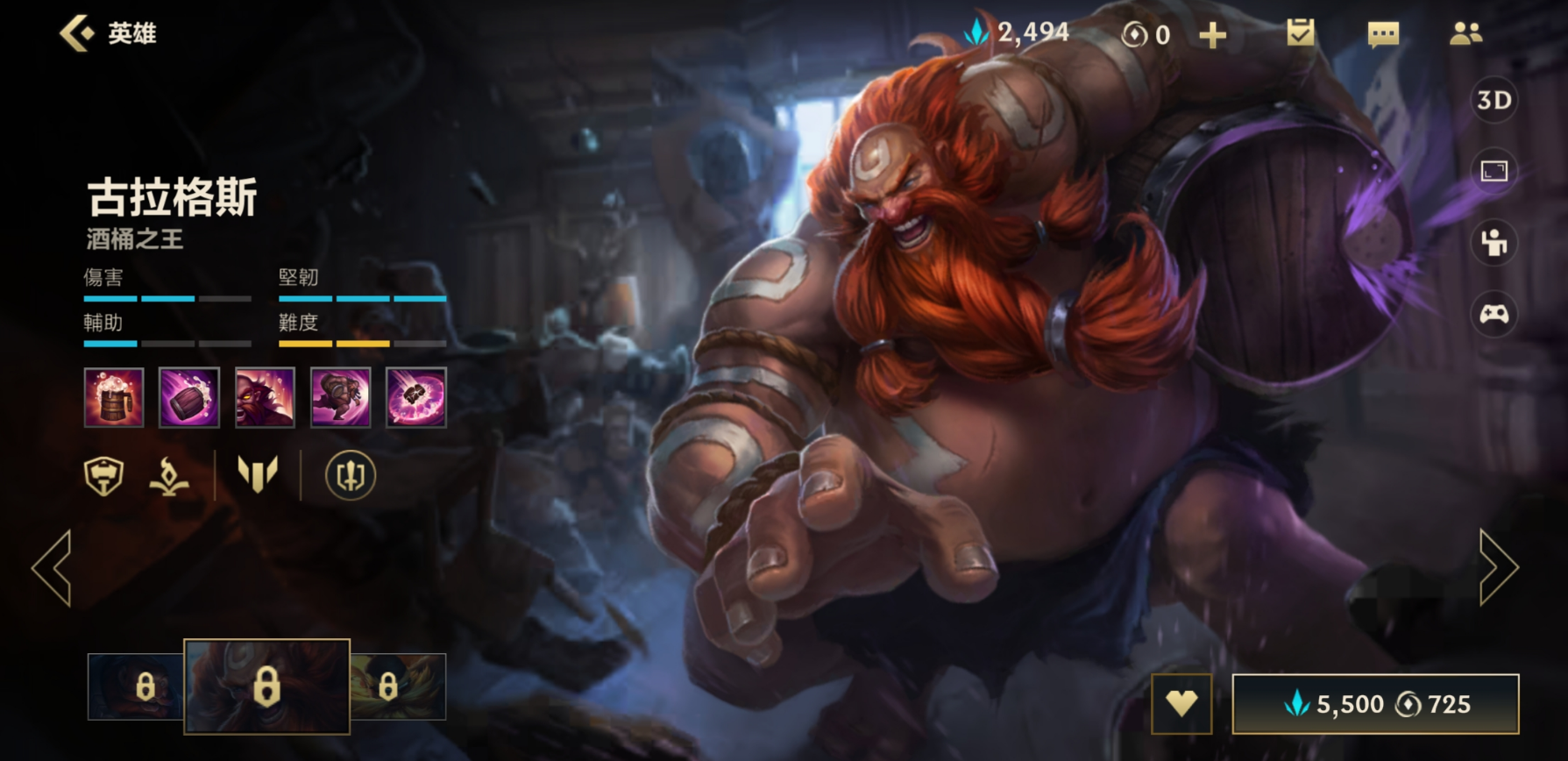Select the beer mug passive ability icon

tap(114, 398)
